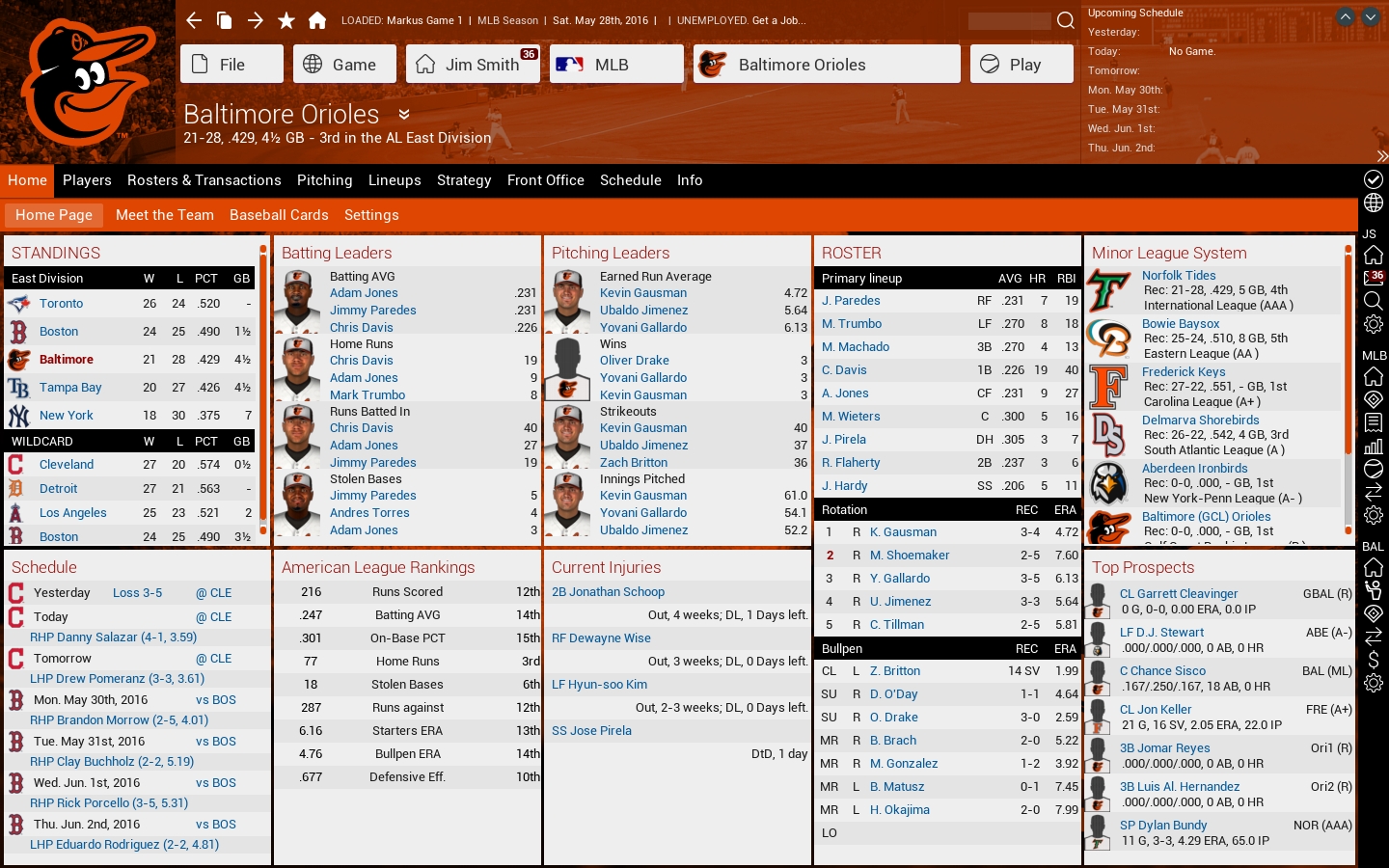1389x868 pixels.
Task: Switch to Rosters & Transactions tab
Action: tap(204, 180)
